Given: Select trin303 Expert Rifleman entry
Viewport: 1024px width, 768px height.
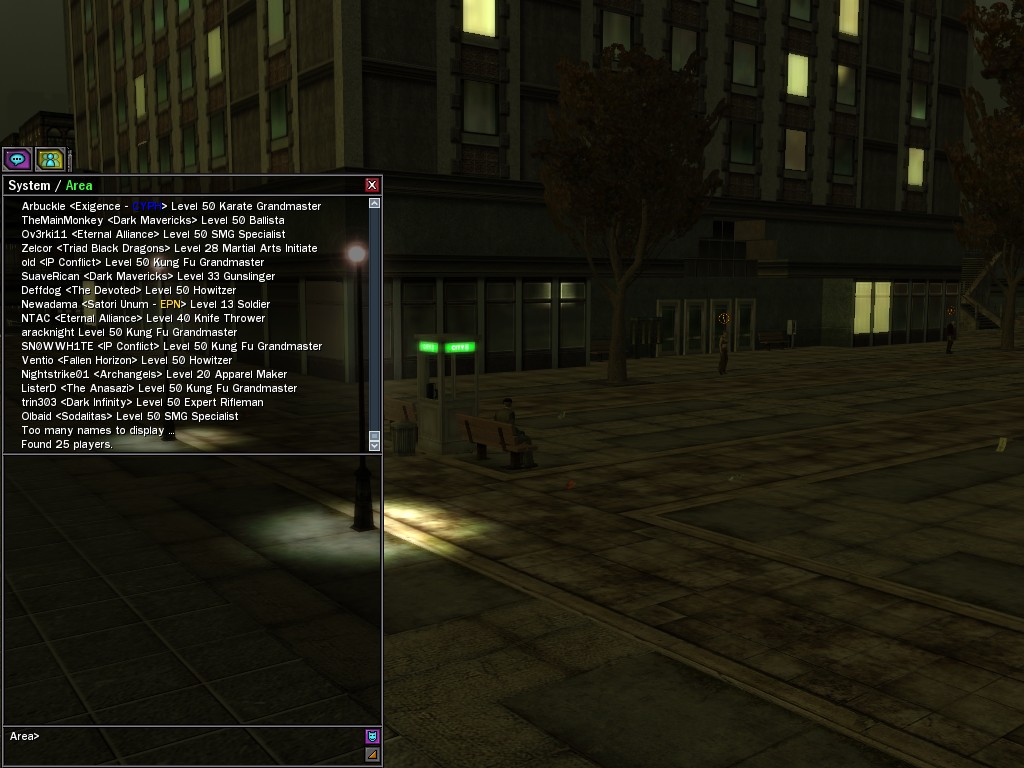Looking at the screenshot, I should click(142, 402).
